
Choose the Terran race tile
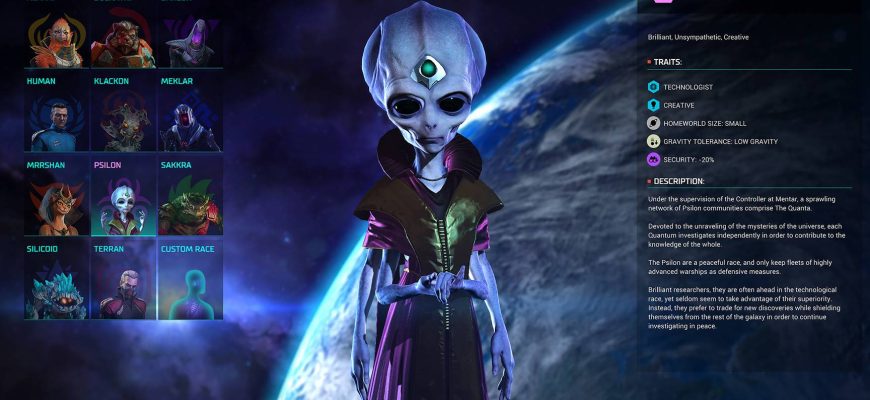[x=122, y=286]
